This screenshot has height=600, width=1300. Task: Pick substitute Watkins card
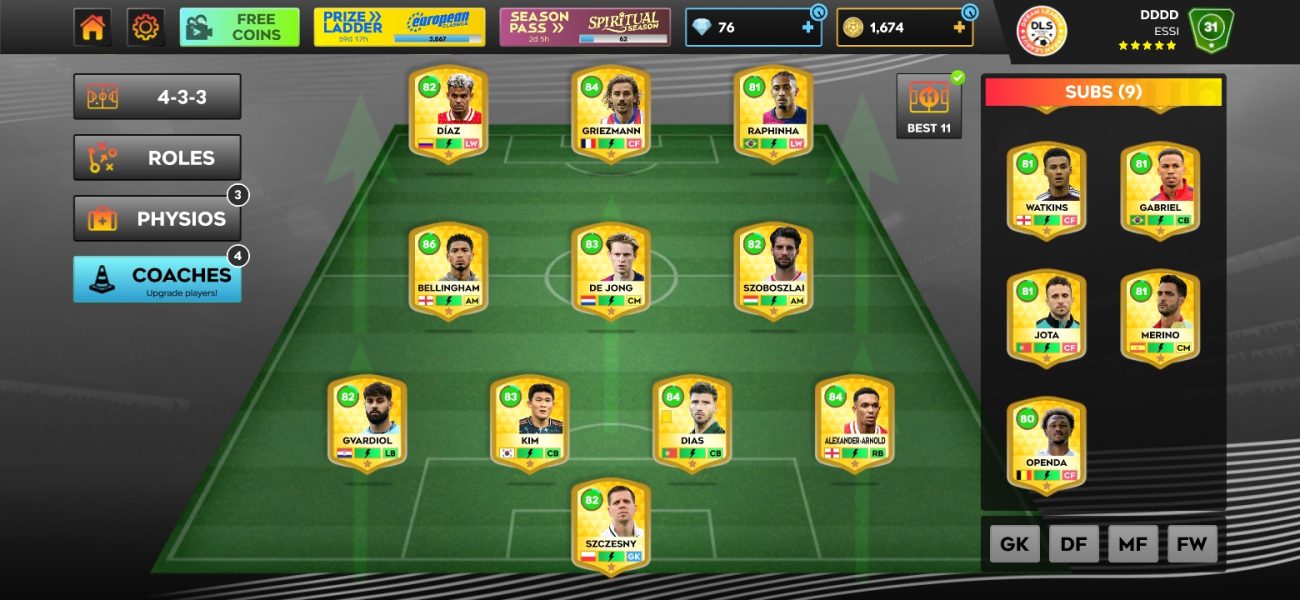point(1046,190)
